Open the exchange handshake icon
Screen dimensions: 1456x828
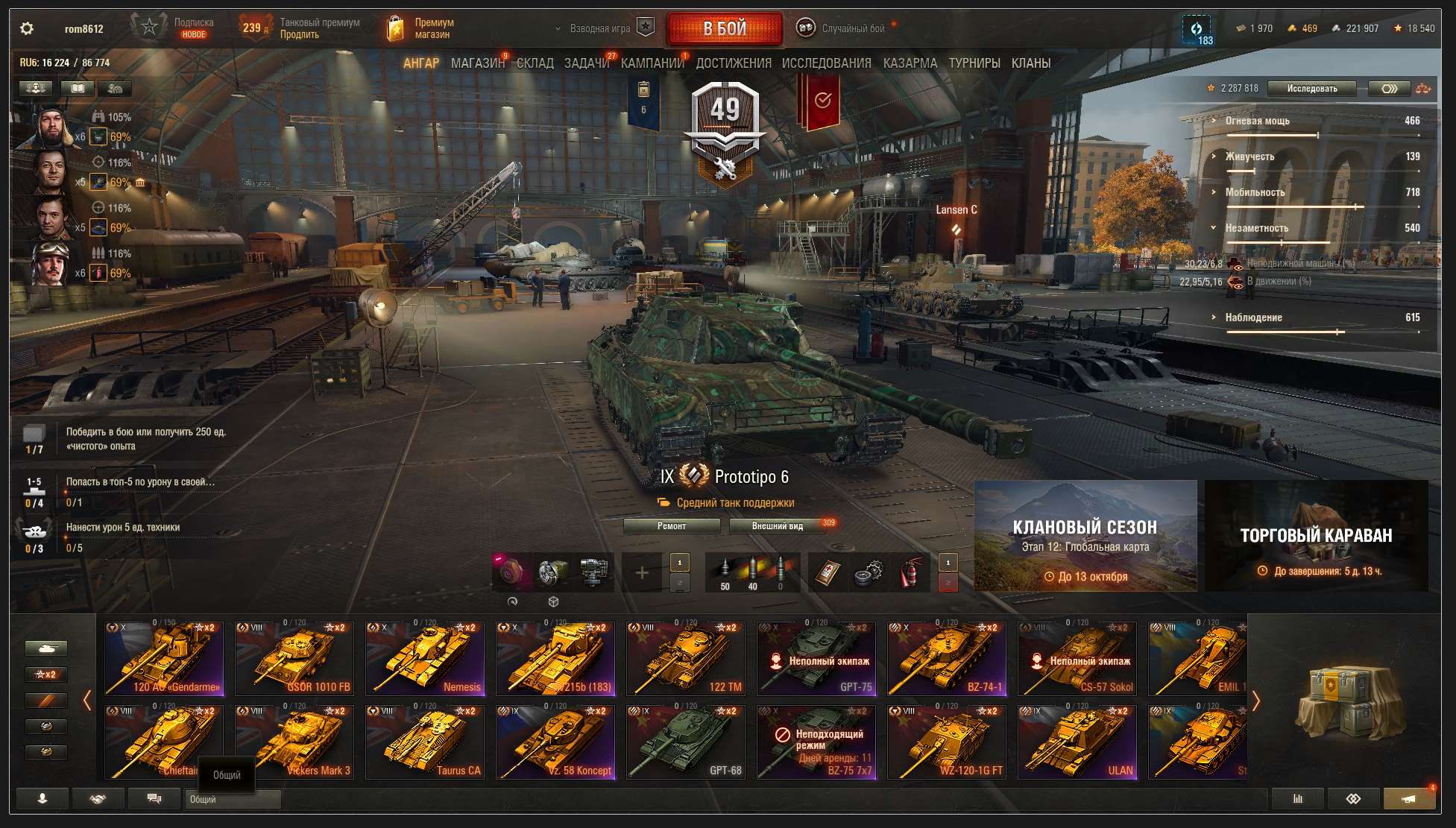(x=98, y=798)
